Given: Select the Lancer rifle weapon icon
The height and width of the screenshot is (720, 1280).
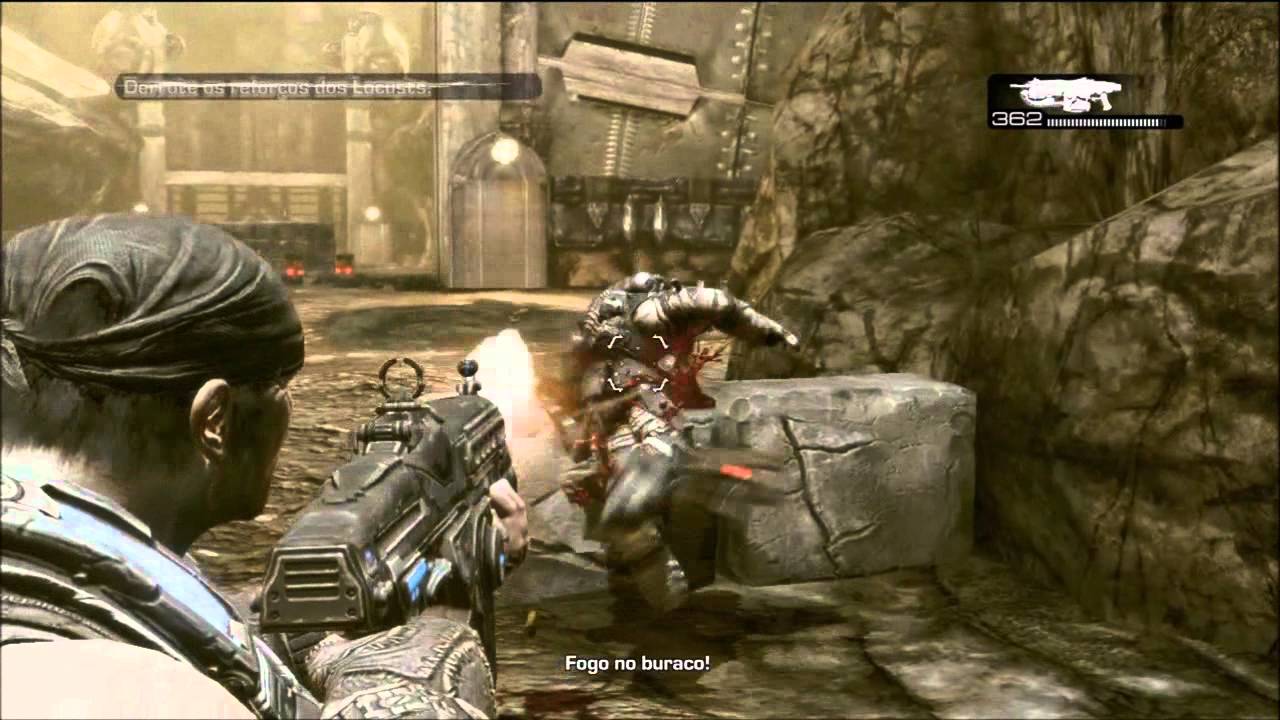Looking at the screenshot, I should (x=1066, y=93).
